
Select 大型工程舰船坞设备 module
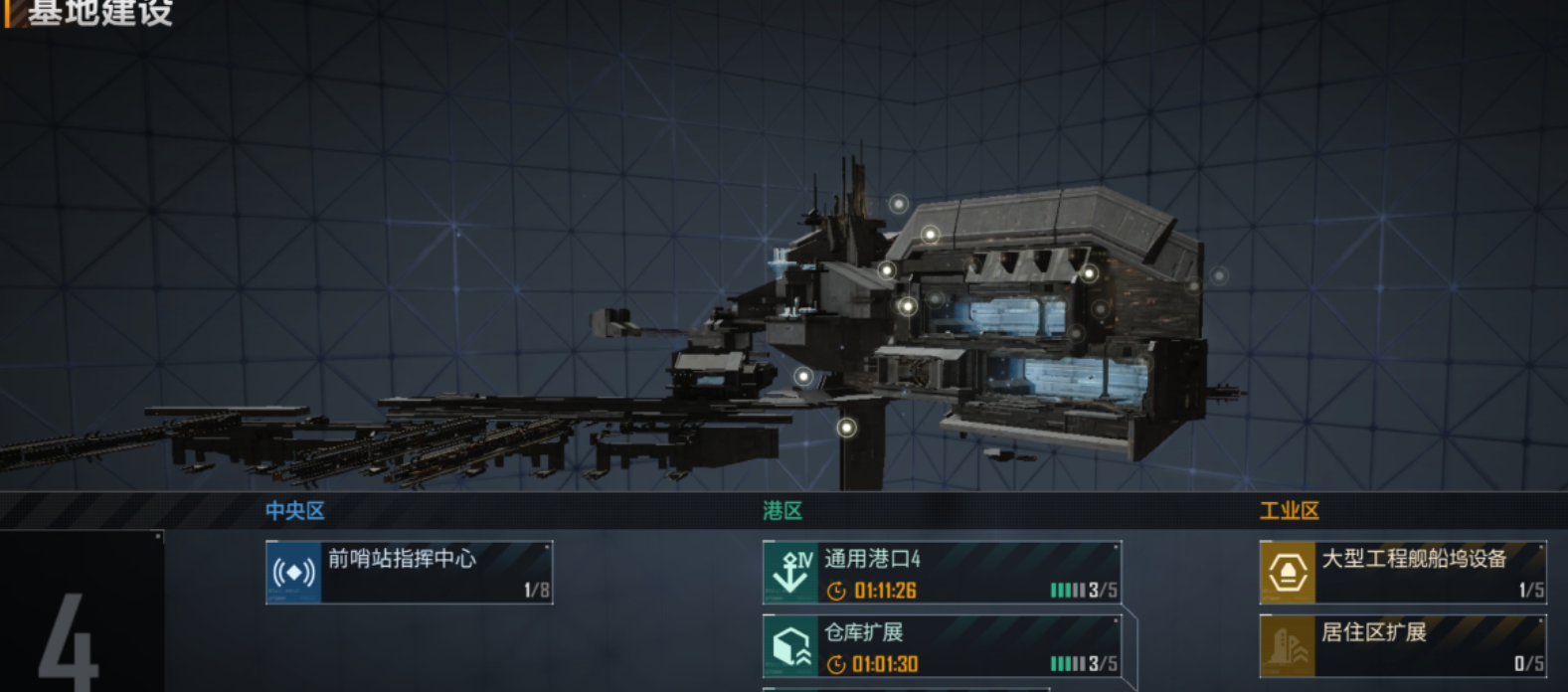[x=1403, y=572]
